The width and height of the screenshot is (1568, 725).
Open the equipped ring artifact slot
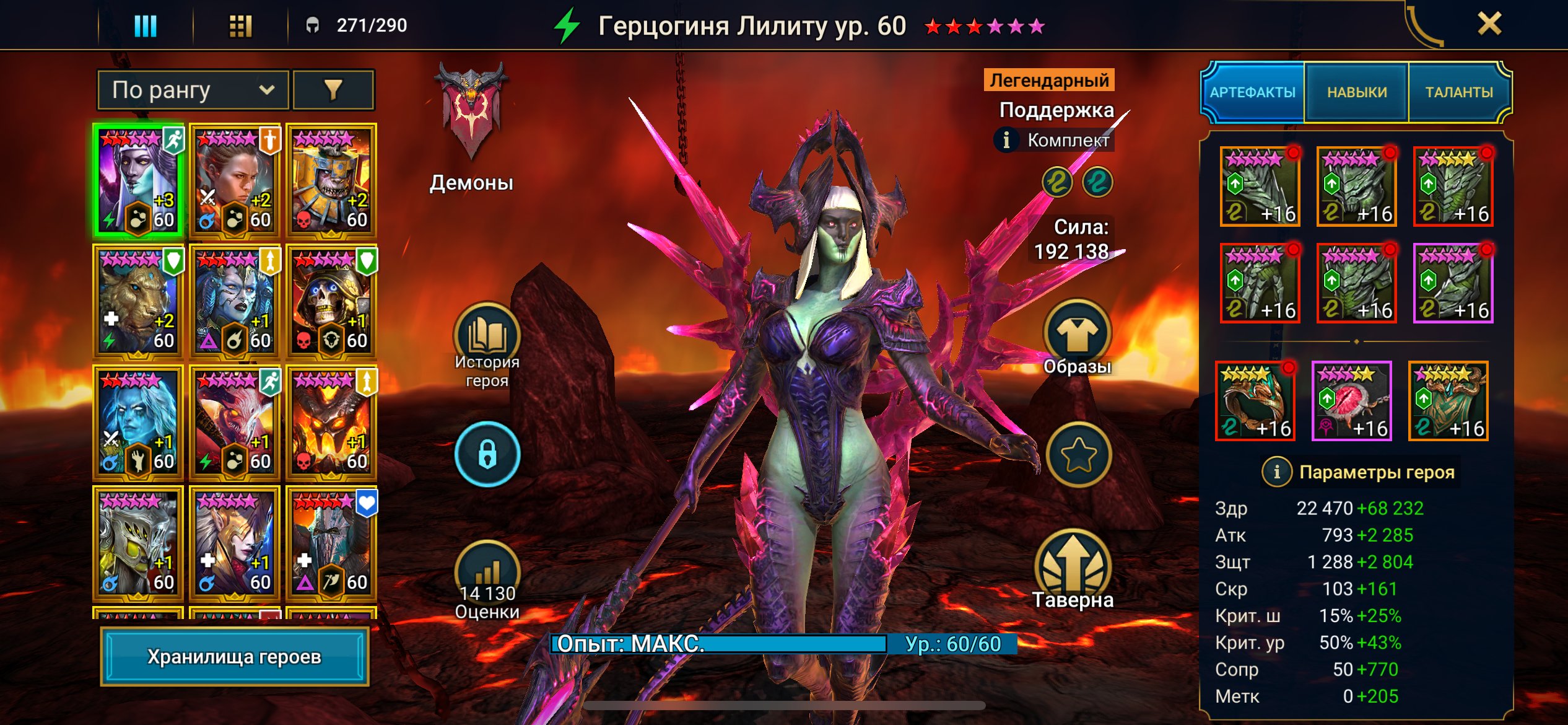1255,402
